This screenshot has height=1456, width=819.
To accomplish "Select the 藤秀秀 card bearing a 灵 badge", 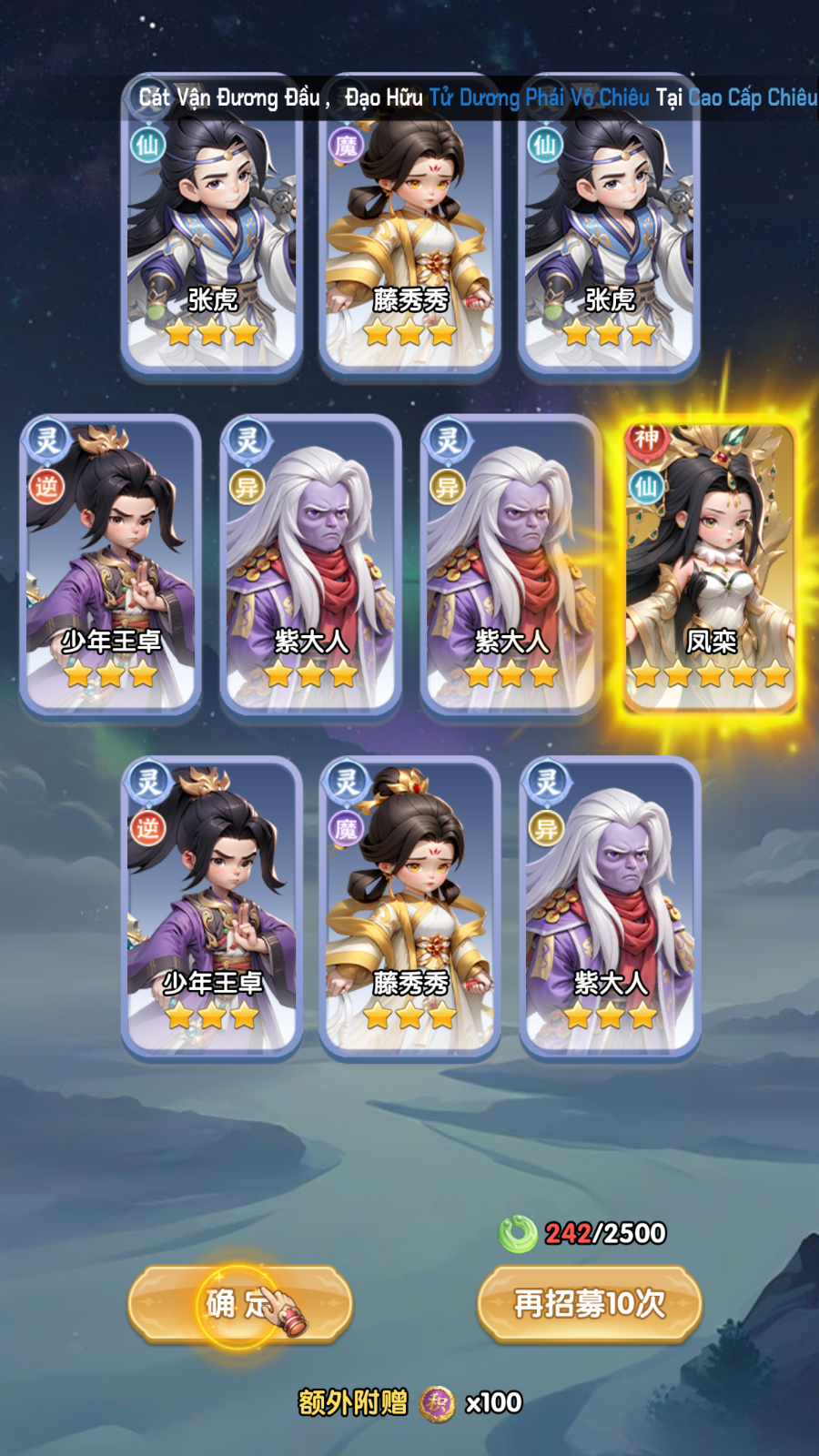I will (x=410, y=907).
